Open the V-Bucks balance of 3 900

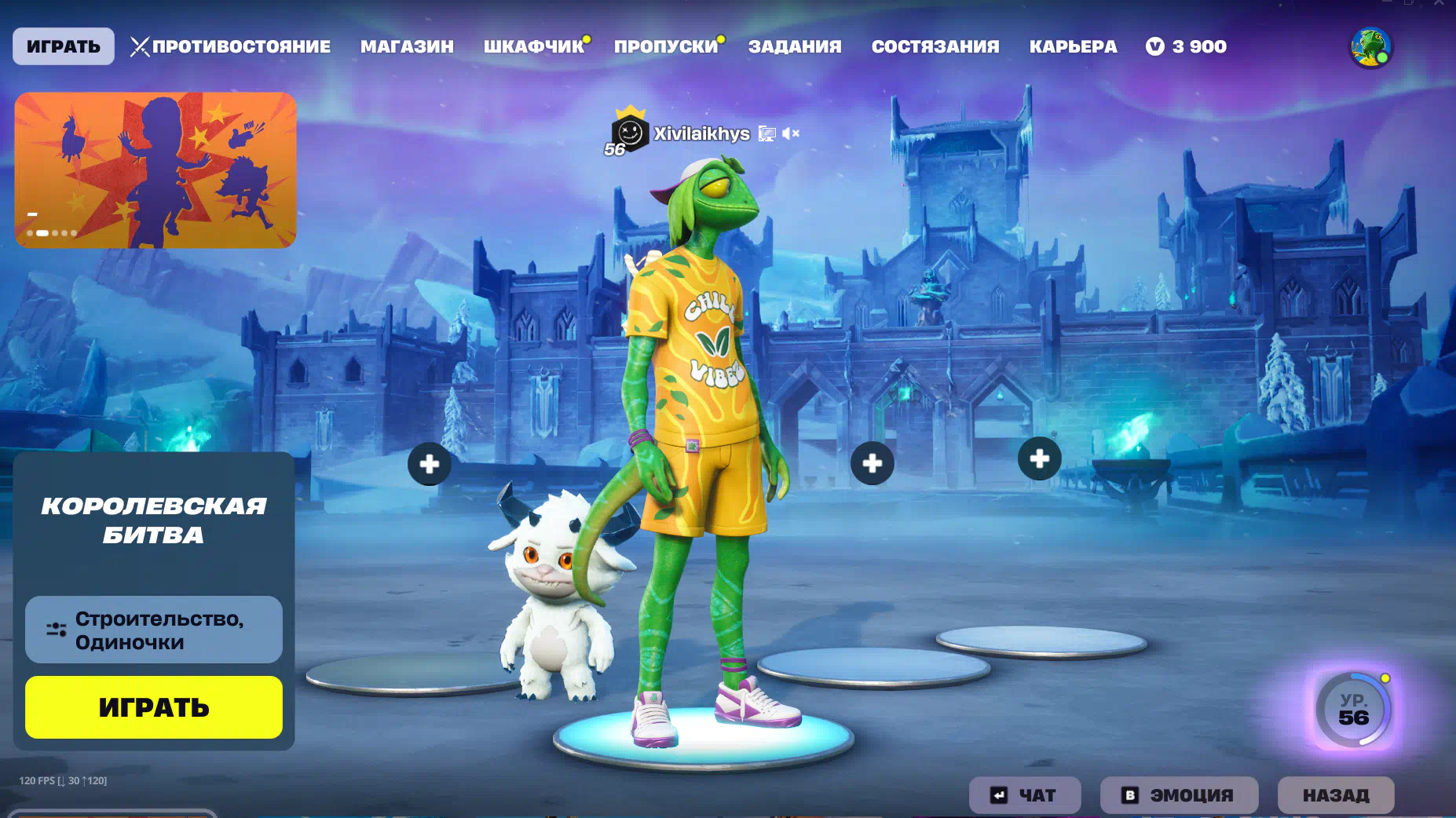coord(1187,46)
